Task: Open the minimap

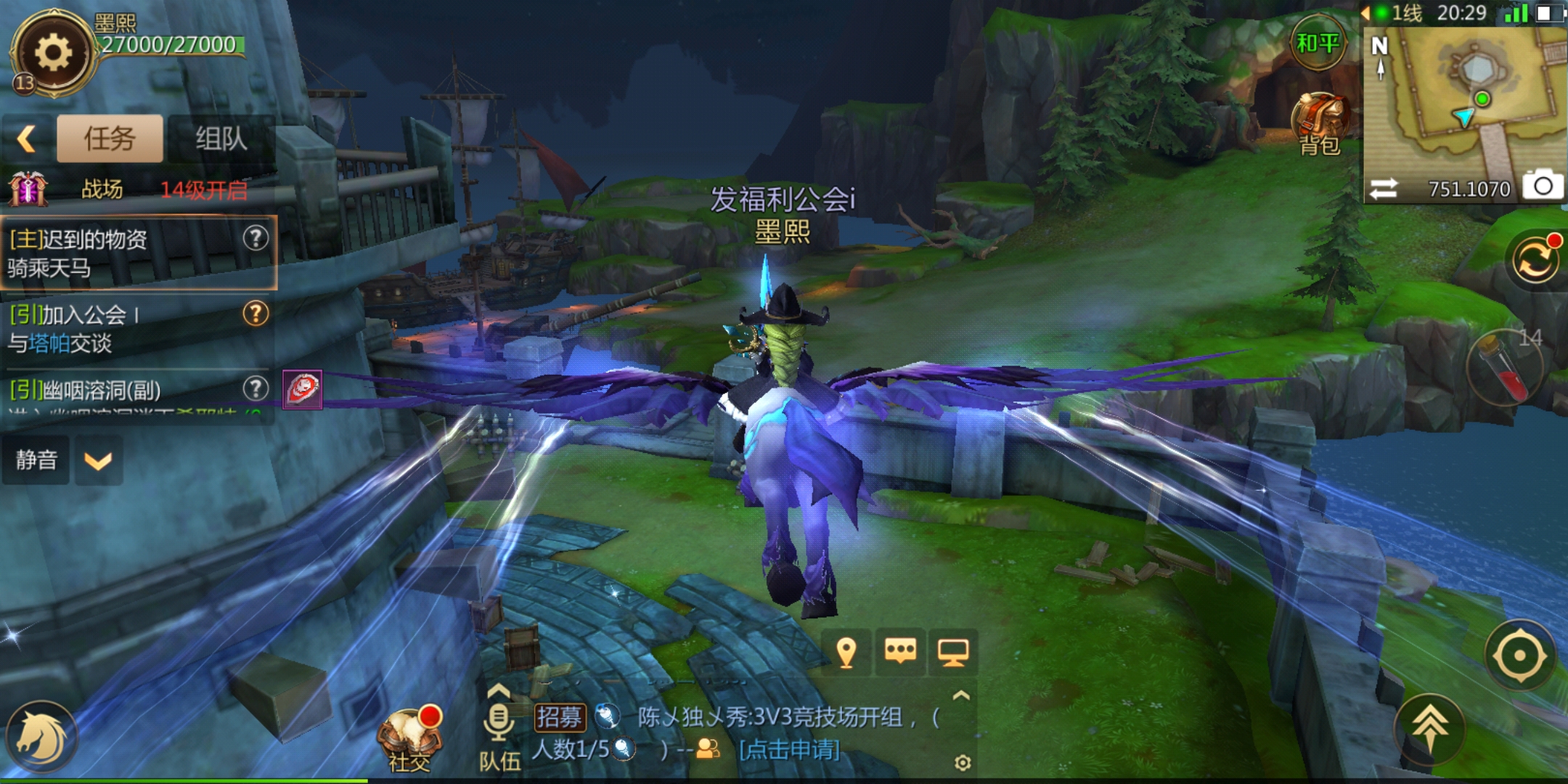Action: (1465, 94)
